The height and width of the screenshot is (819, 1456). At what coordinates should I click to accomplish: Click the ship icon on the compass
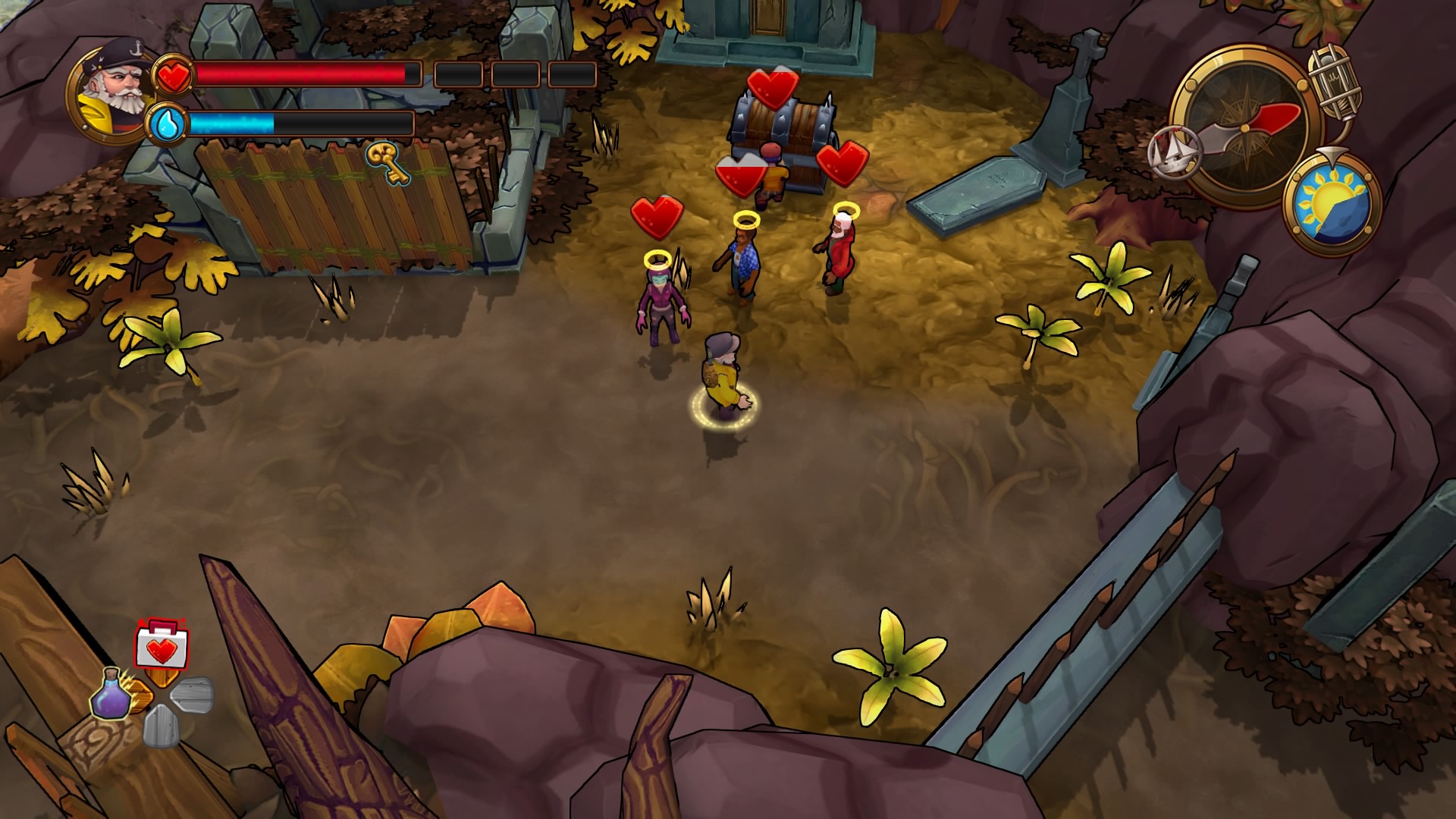[x=1176, y=151]
